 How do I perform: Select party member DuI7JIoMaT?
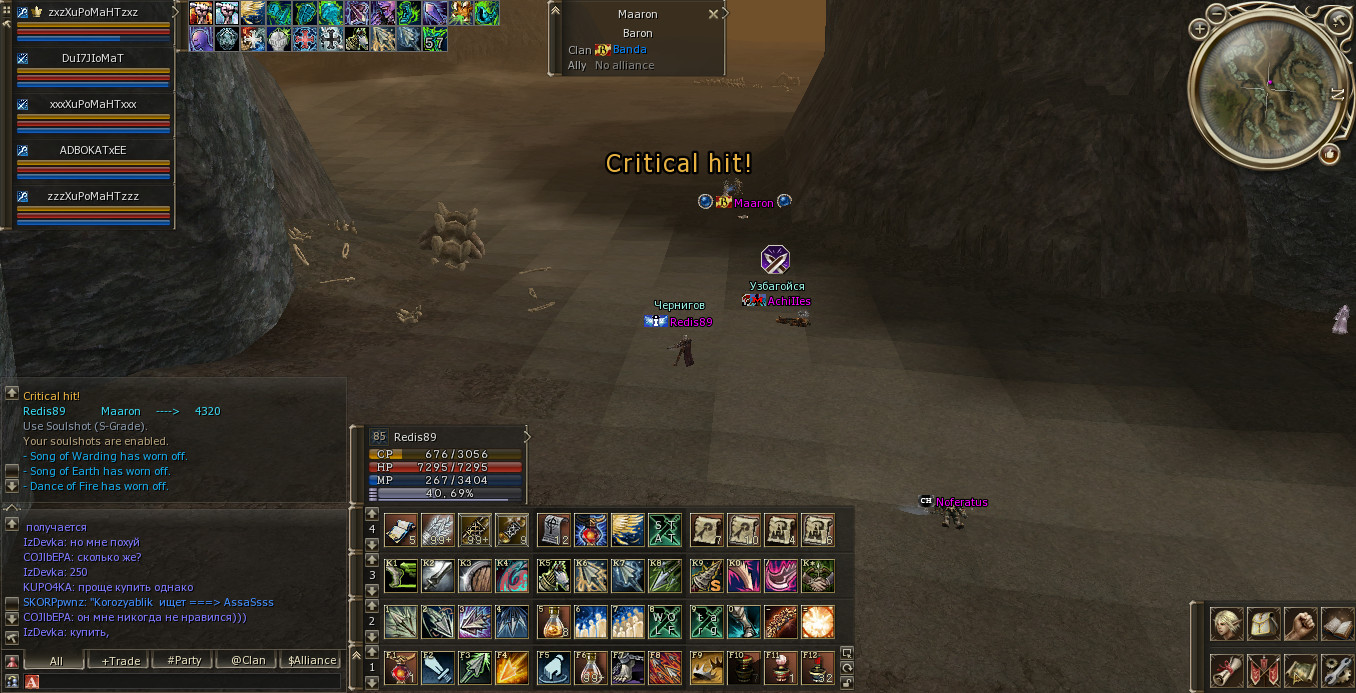click(92, 58)
